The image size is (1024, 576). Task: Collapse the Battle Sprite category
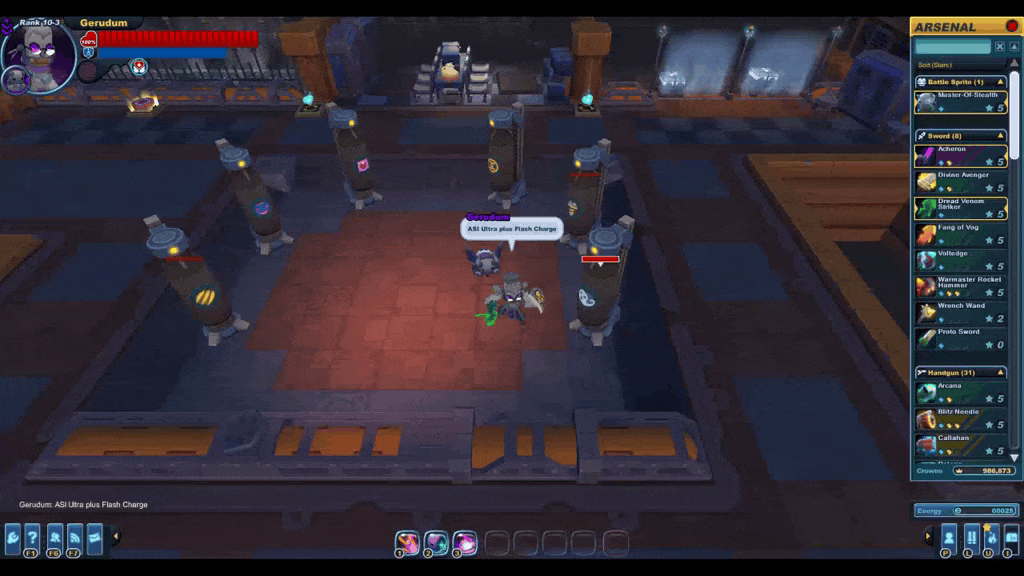point(1001,82)
